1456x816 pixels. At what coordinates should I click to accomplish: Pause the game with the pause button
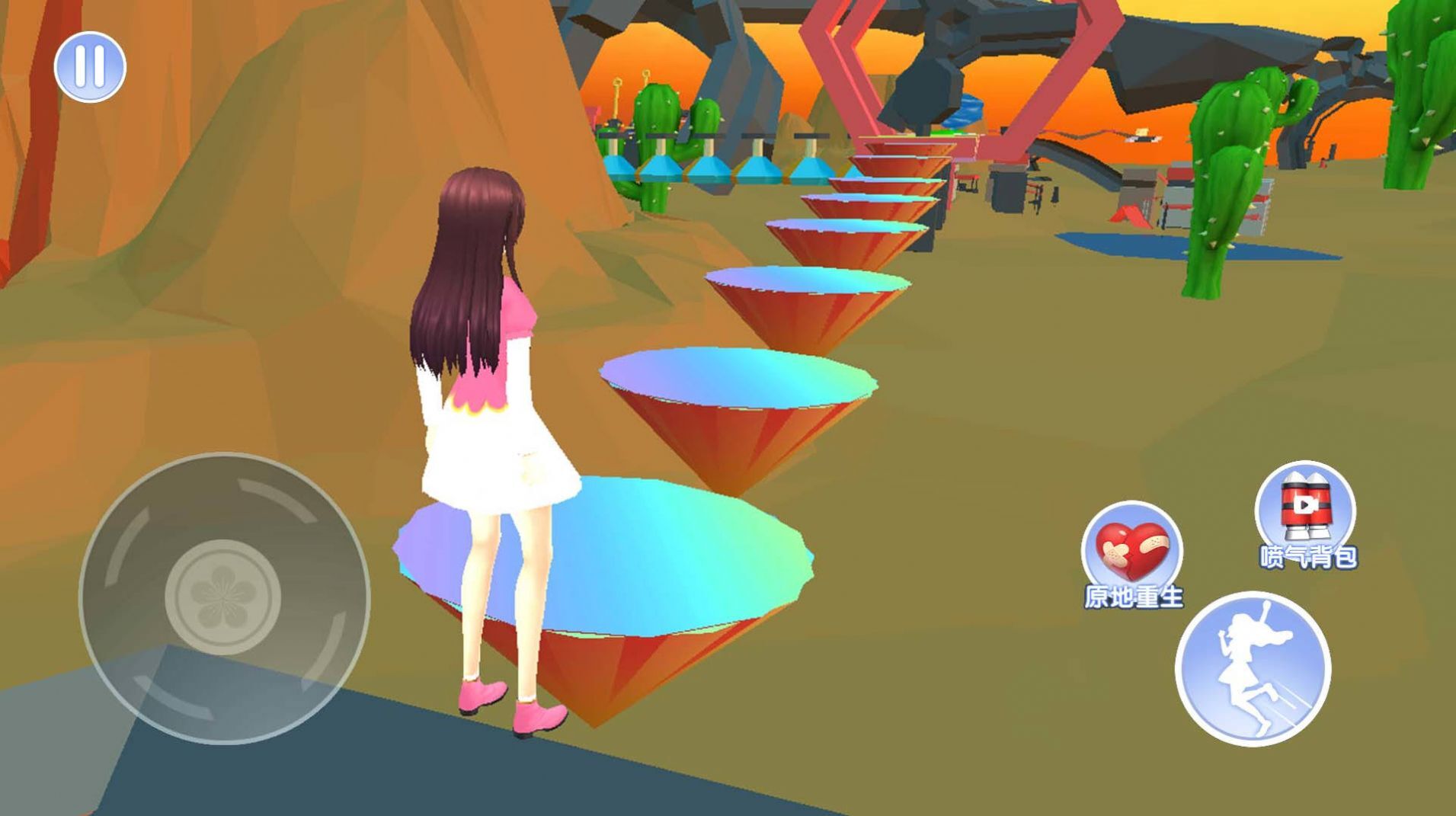[90, 67]
